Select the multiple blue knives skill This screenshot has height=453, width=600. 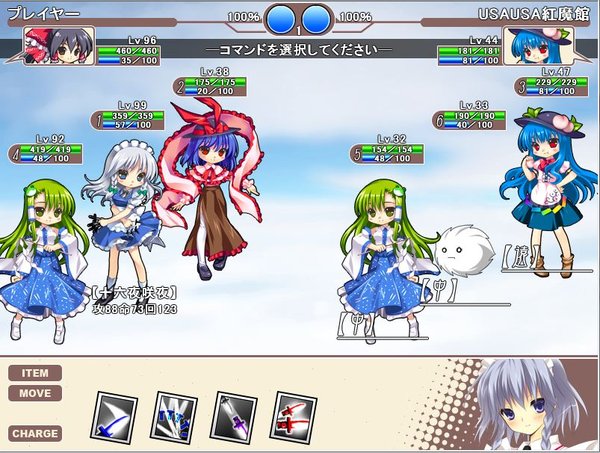174,415
